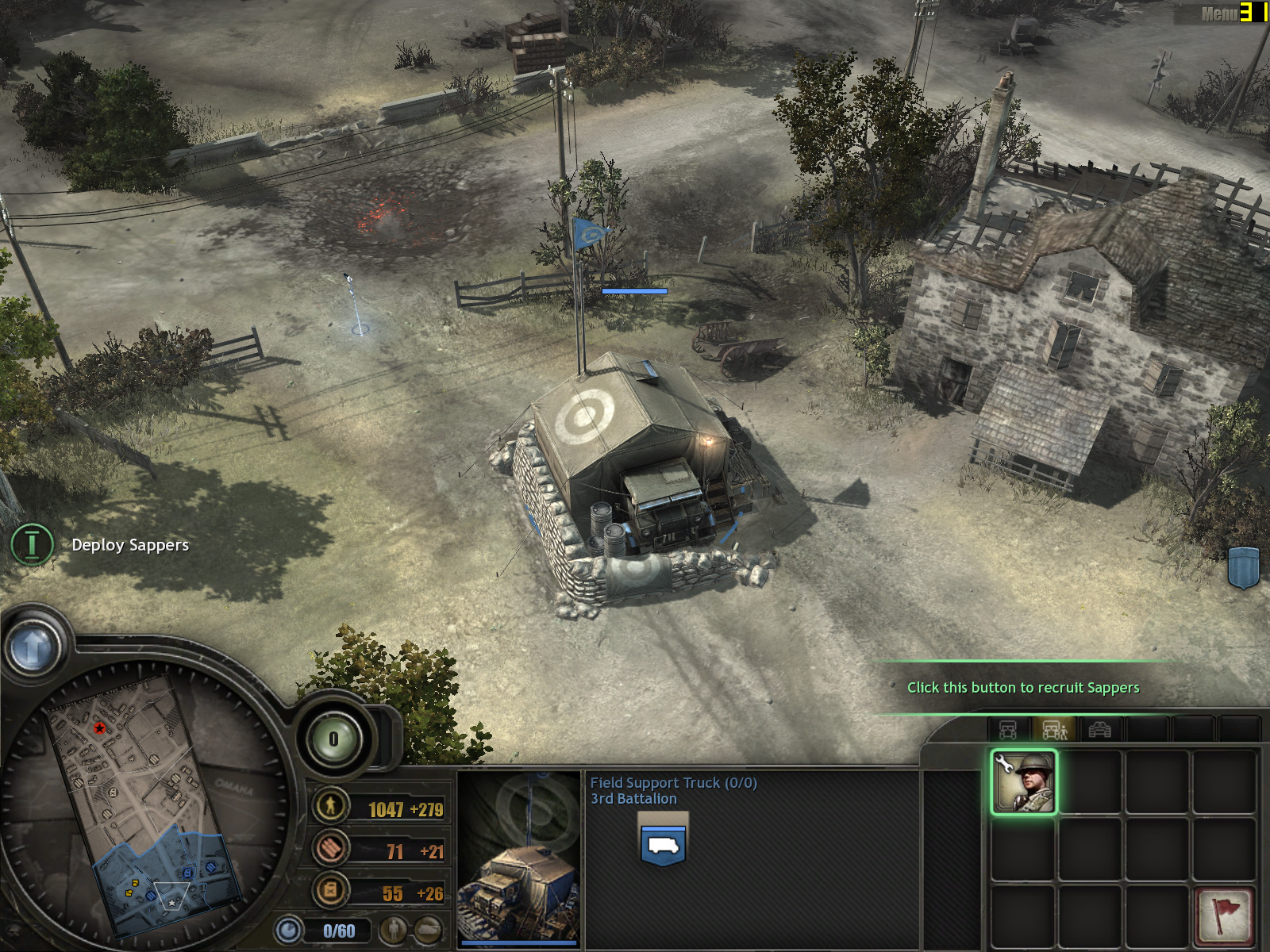Select the idle infantry button beside population
The height and width of the screenshot is (952, 1270).
coord(393,930)
